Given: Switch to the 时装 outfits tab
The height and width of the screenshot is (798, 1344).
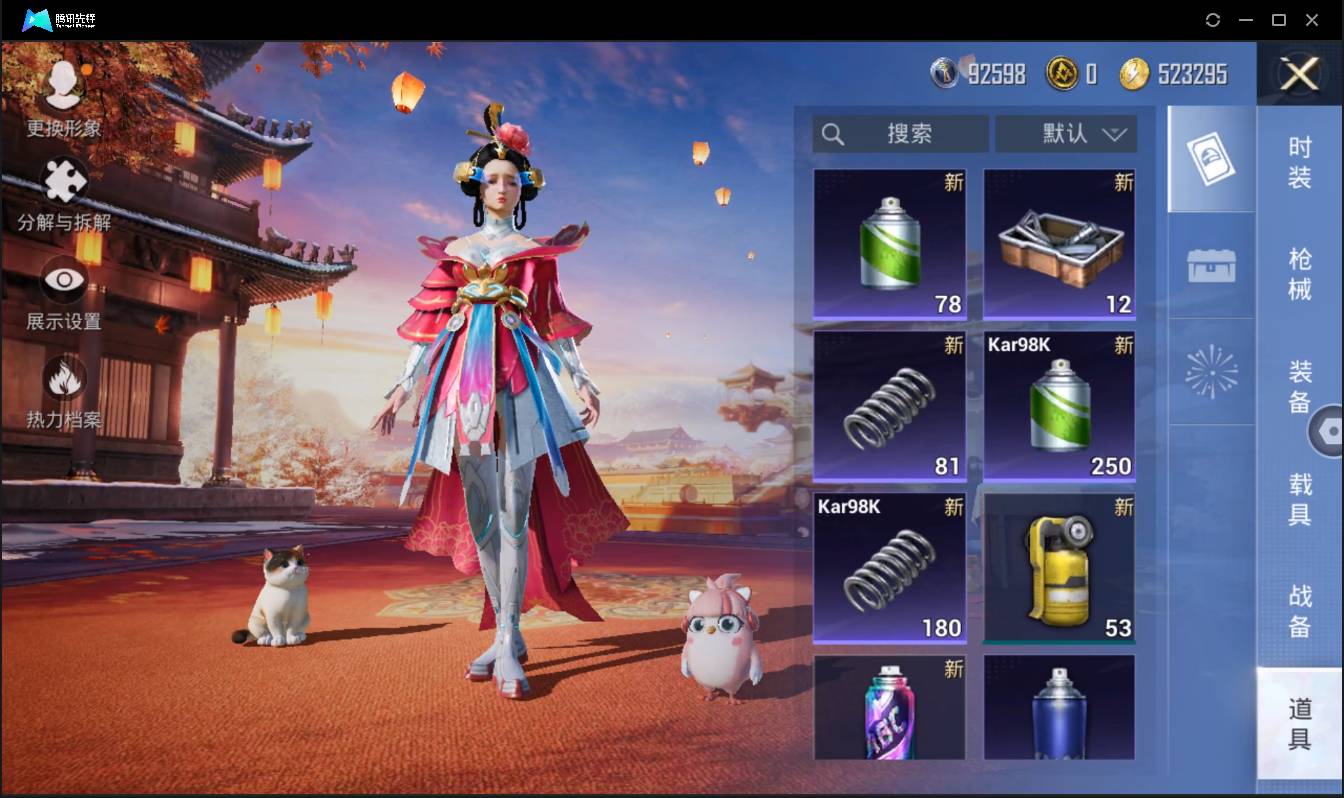Looking at the screenshot, I should coord(1299,163).
